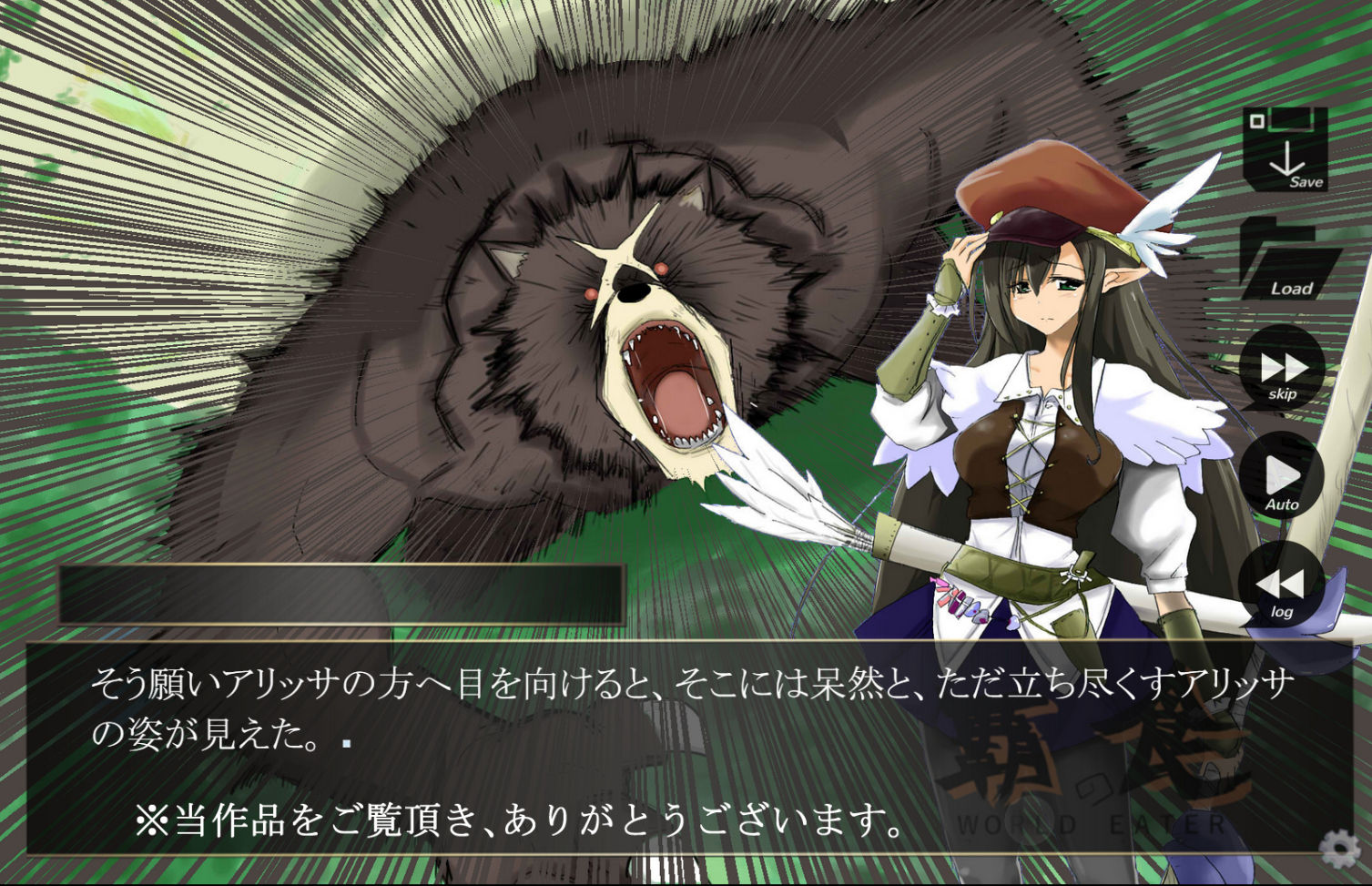Open the Load menu
The image size is (1372, 886).
click(1290, 261)
